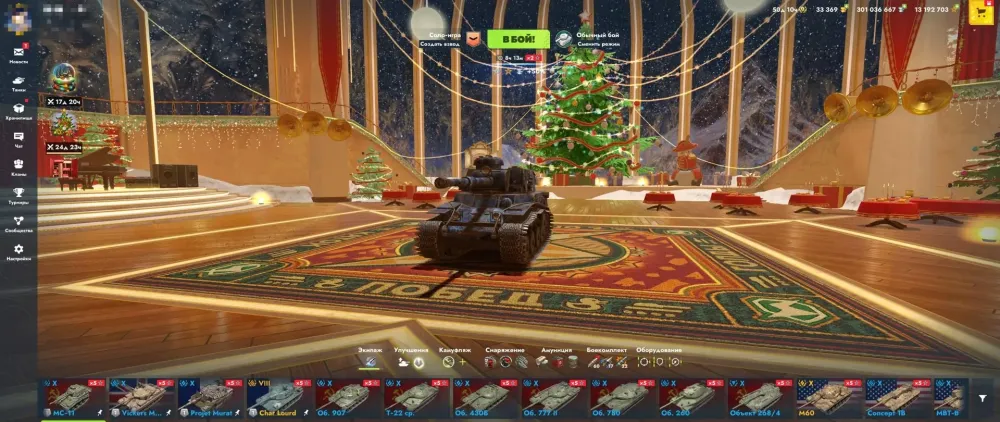Open the Кланы clans menu
The image size is (1000, 422).
tap(19, 166)
